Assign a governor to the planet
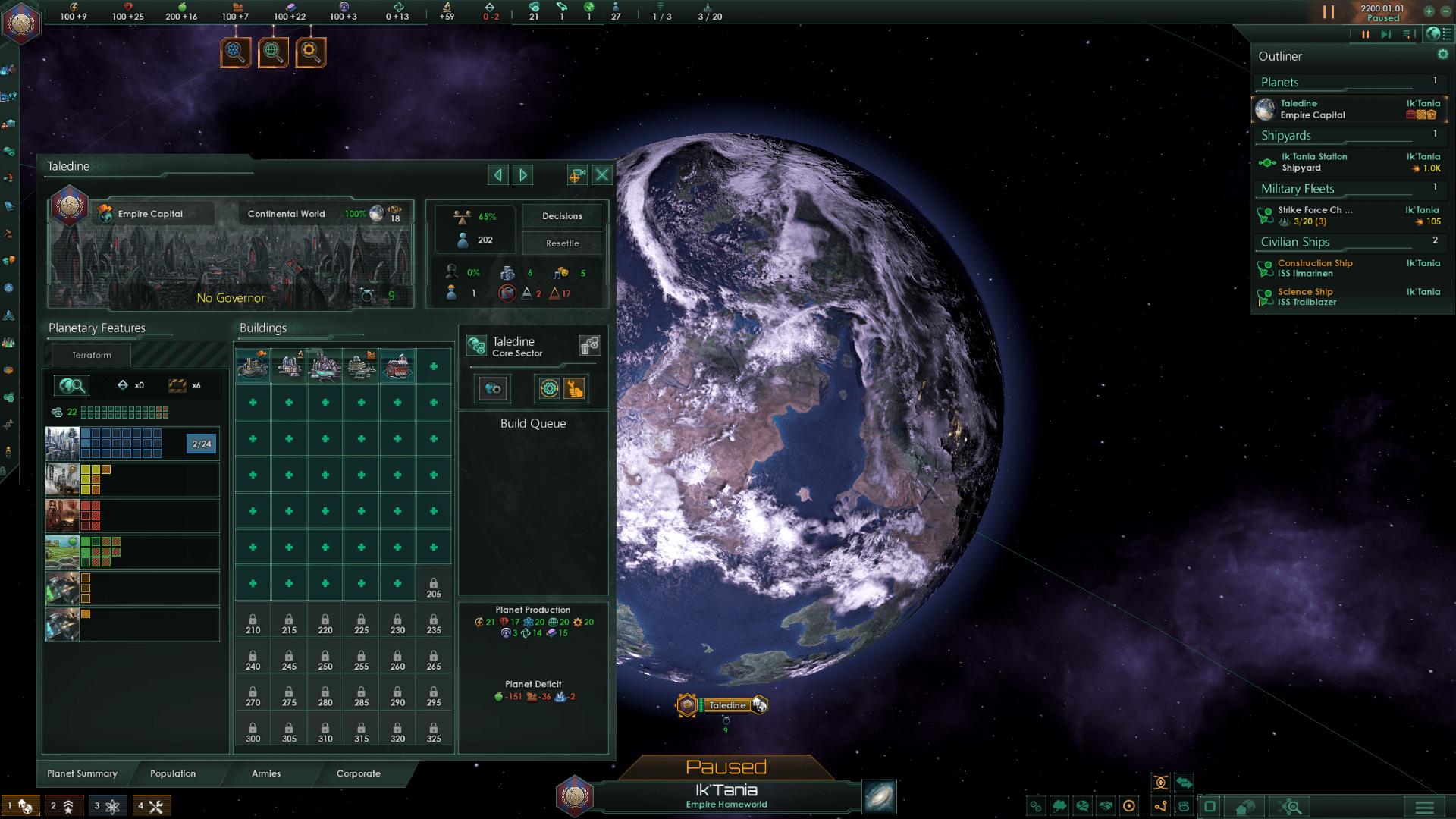 click(x=231, y=298)
